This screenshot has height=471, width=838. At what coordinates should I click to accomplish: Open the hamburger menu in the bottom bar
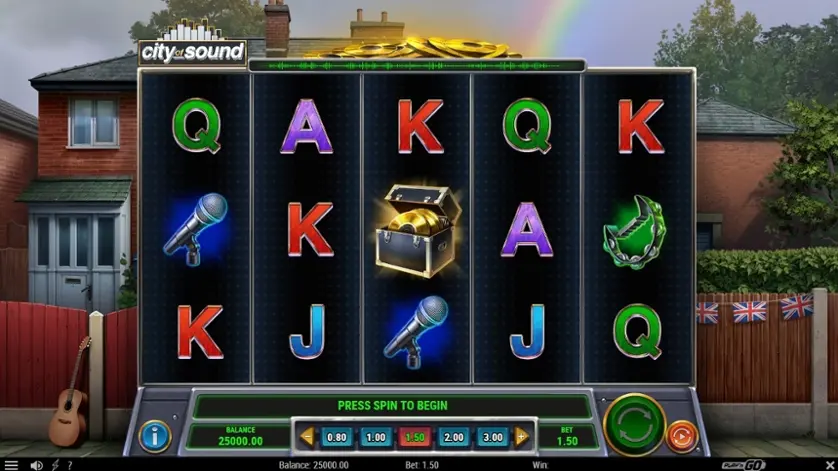click(11, 465)
